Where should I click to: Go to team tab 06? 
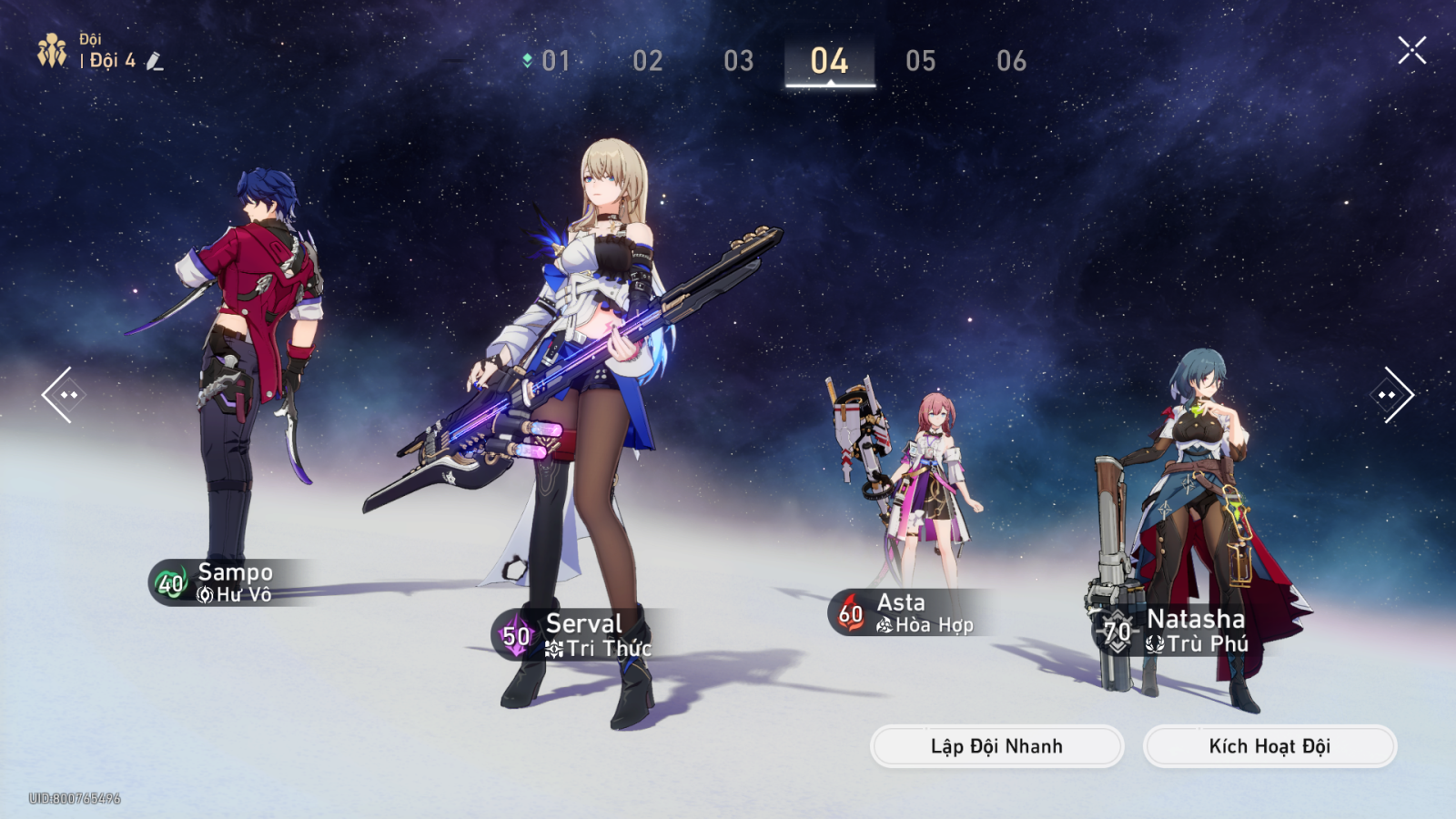pos(1012,61)
